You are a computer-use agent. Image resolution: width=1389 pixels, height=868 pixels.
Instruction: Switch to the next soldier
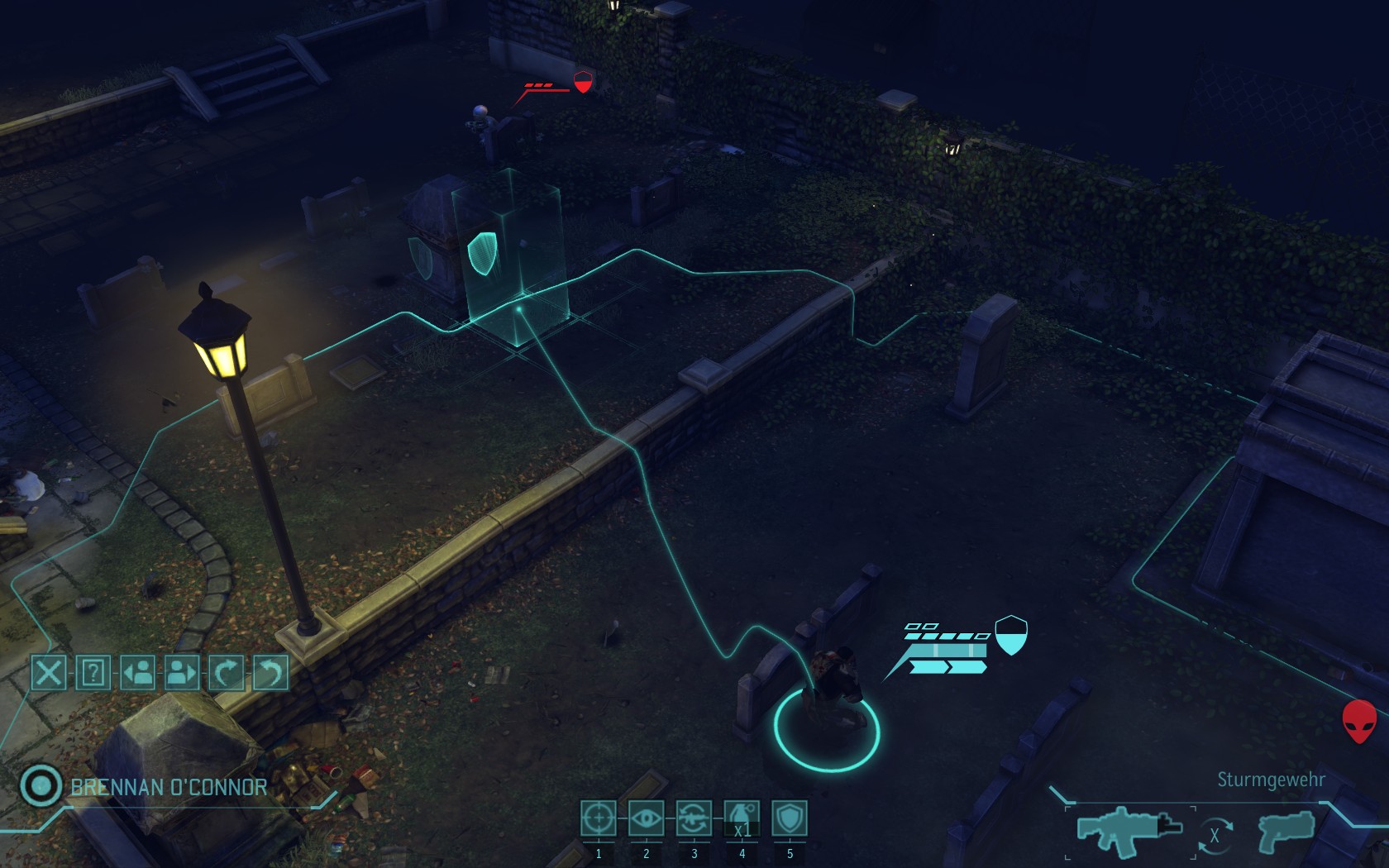pos(182,673)
